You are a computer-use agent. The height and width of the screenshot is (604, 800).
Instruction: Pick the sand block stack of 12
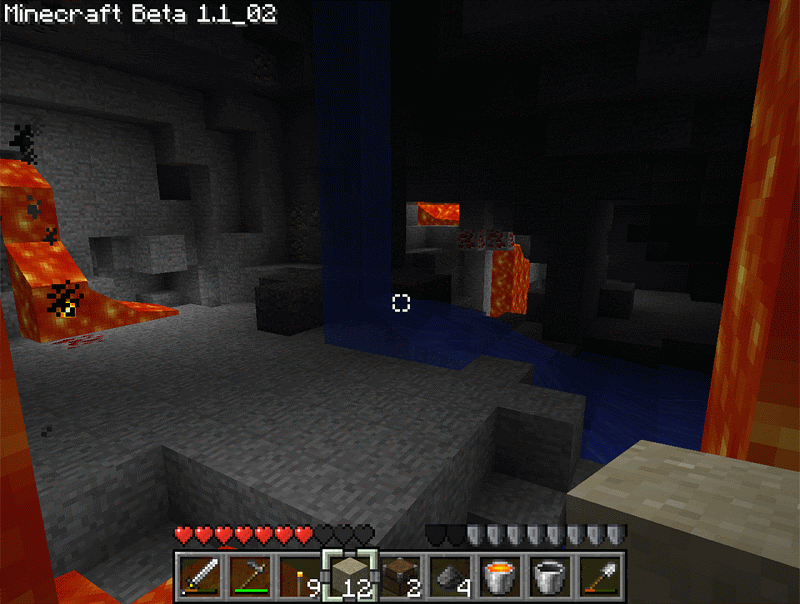[x=350, y=577]
